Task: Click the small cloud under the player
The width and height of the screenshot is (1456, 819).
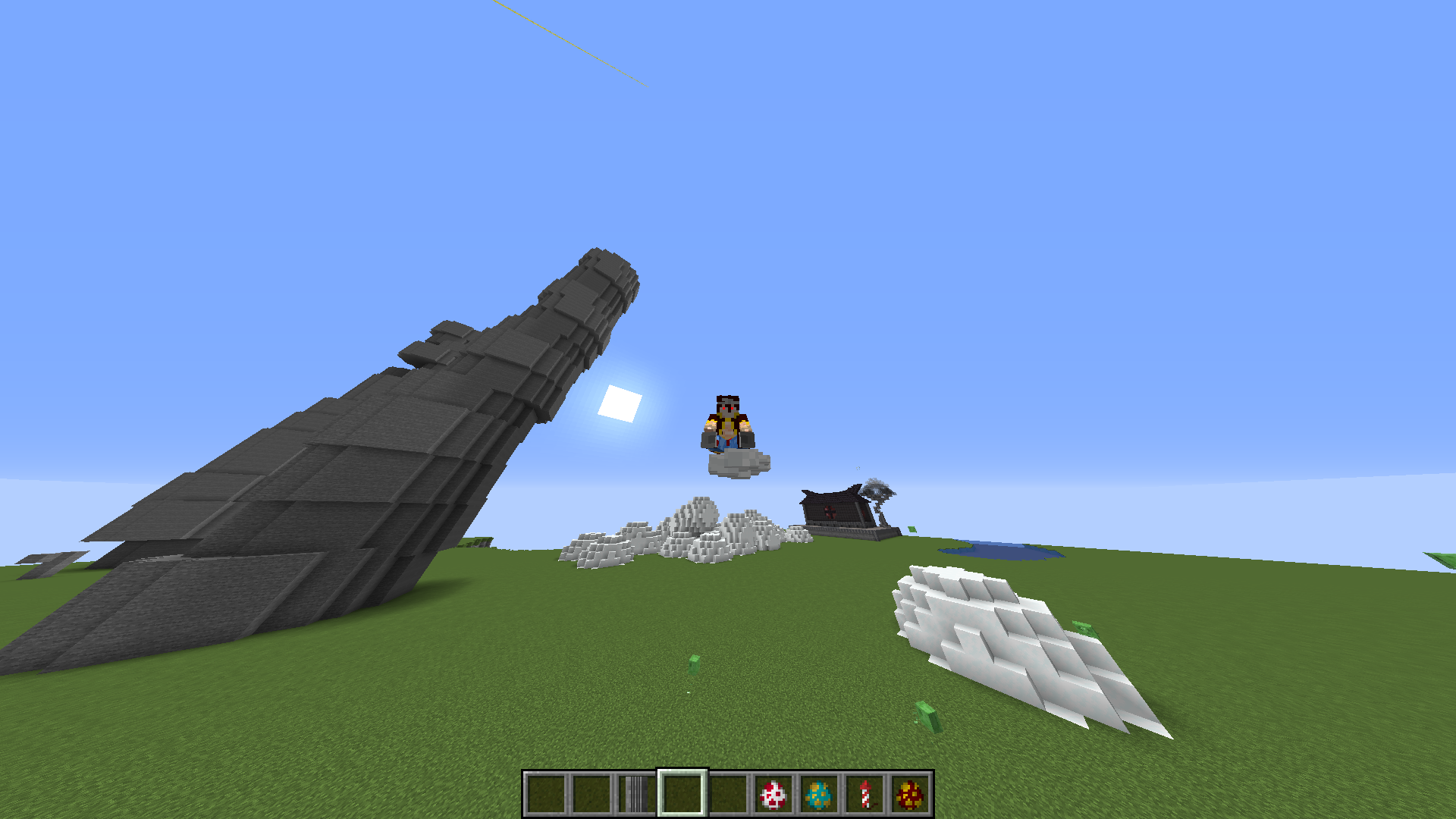Action: click(732, 463)
